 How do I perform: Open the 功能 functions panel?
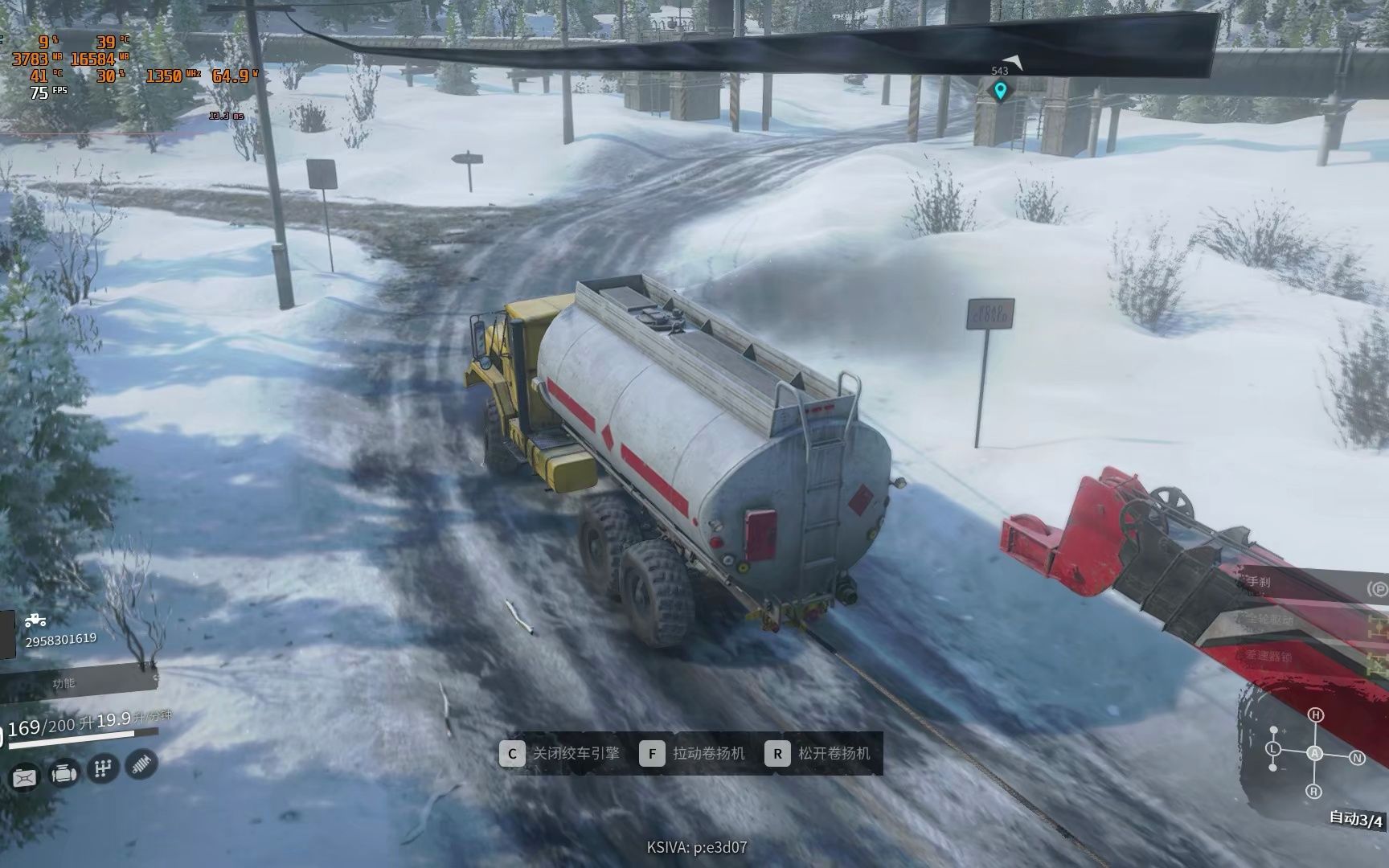tap(64, 683)
